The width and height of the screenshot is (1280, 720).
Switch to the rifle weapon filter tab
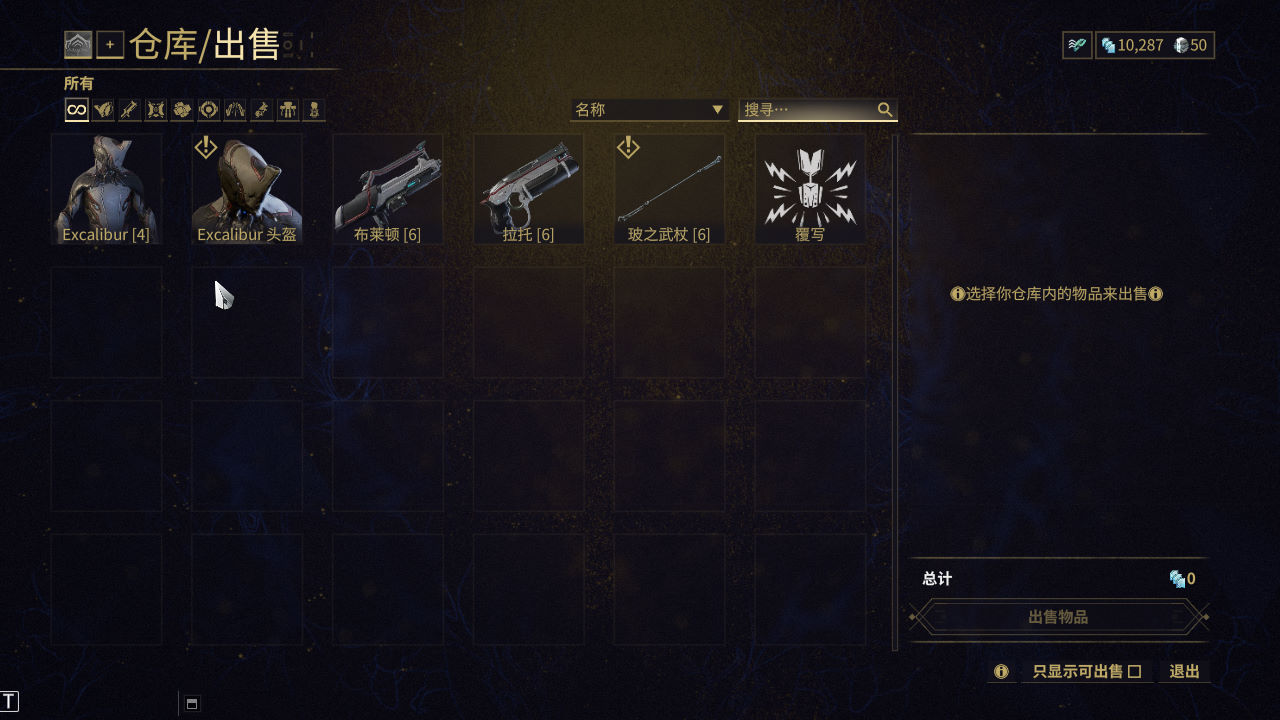[x=129, y=109]
